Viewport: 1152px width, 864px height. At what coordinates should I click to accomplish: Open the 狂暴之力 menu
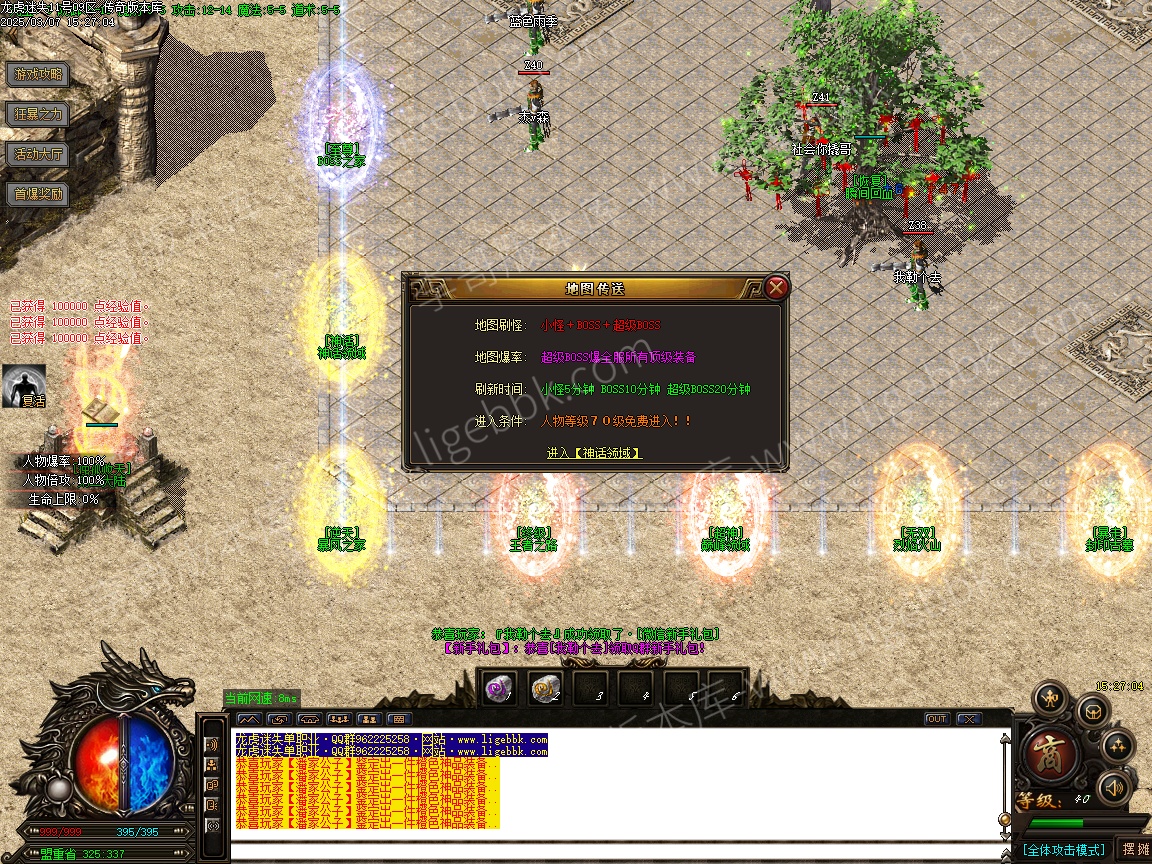coord(38,114)
